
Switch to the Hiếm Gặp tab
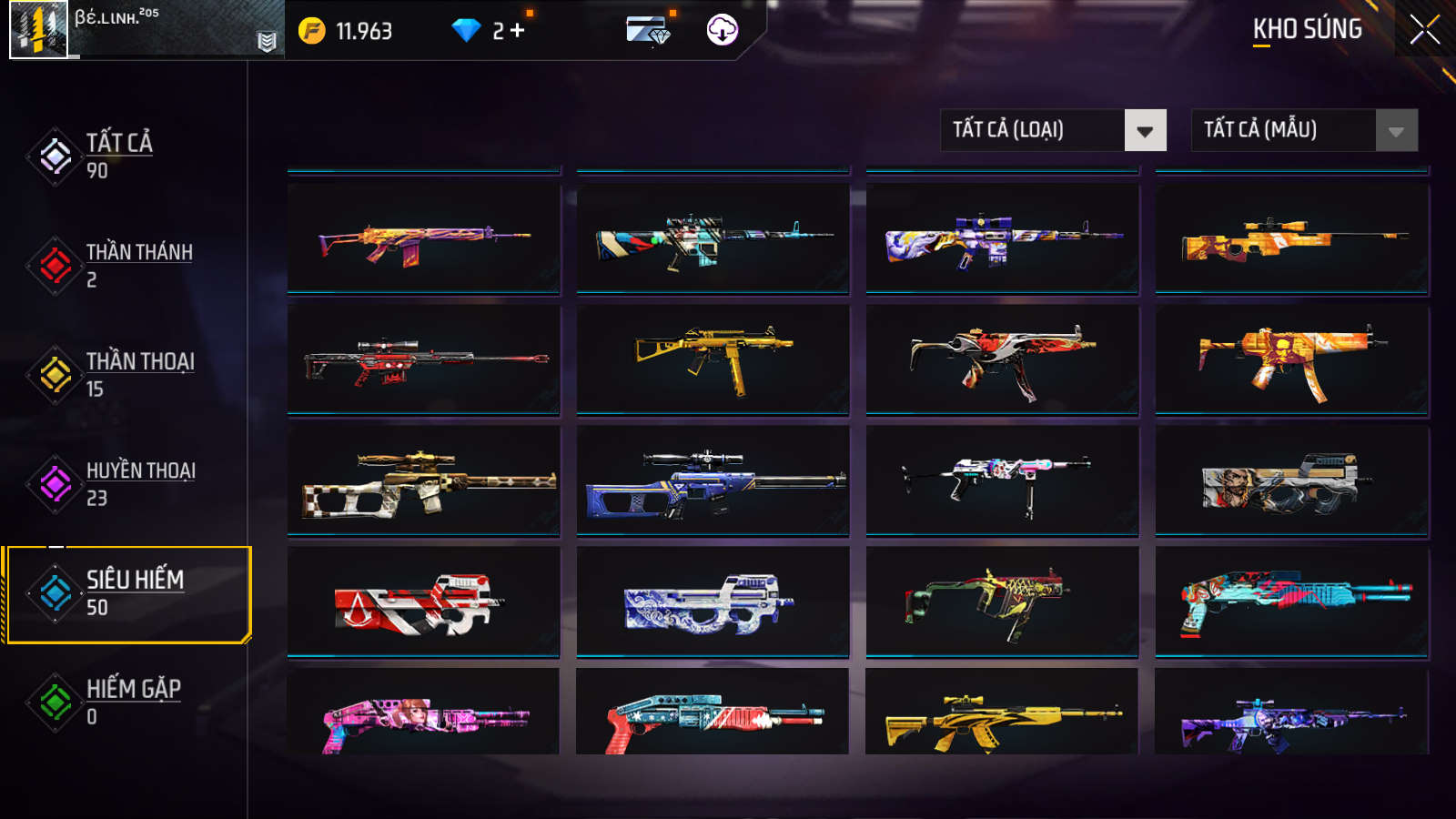[132, 702]
